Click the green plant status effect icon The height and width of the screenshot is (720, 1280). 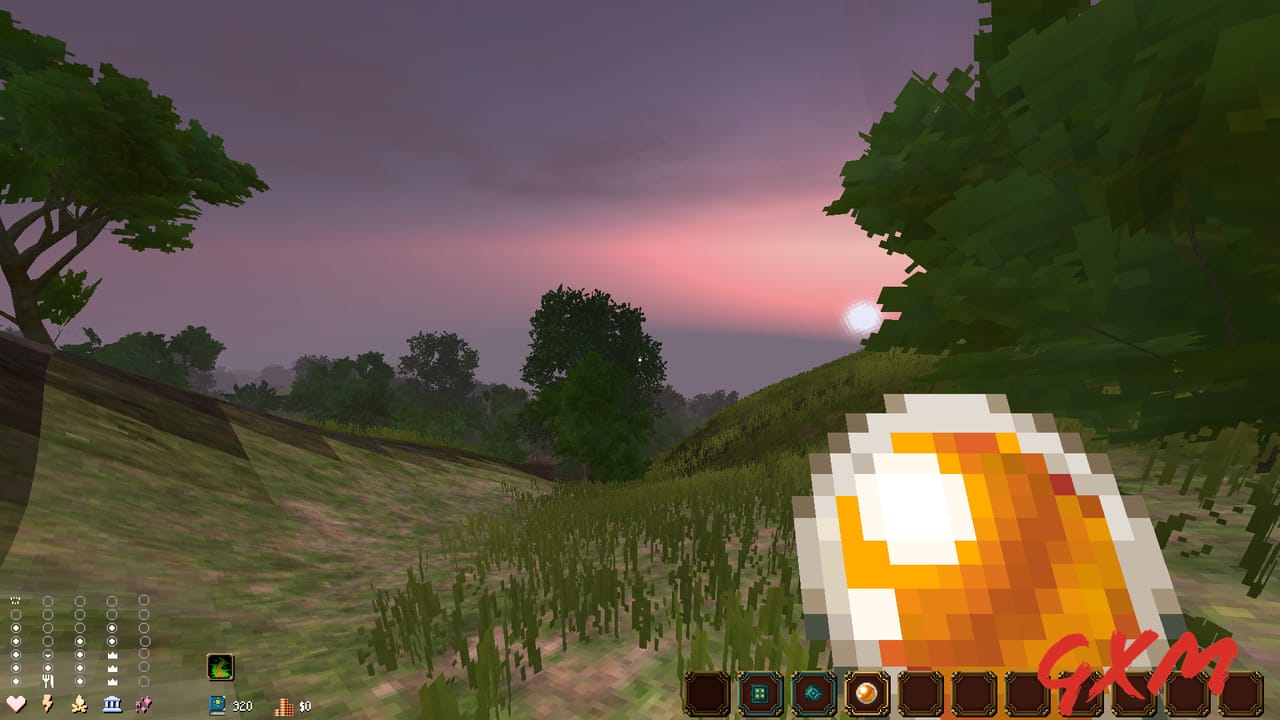tap(220, 668)
